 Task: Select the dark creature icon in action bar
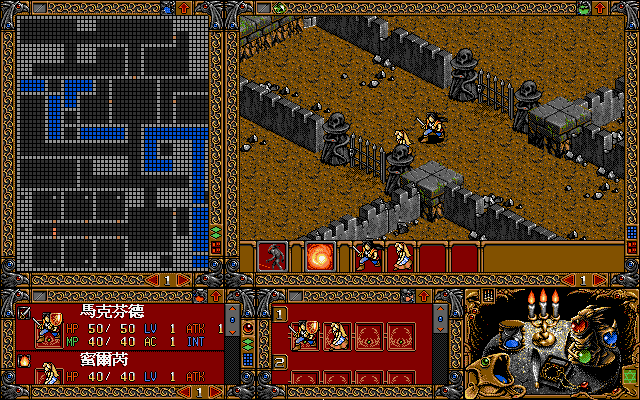click(x=272, y=256)
